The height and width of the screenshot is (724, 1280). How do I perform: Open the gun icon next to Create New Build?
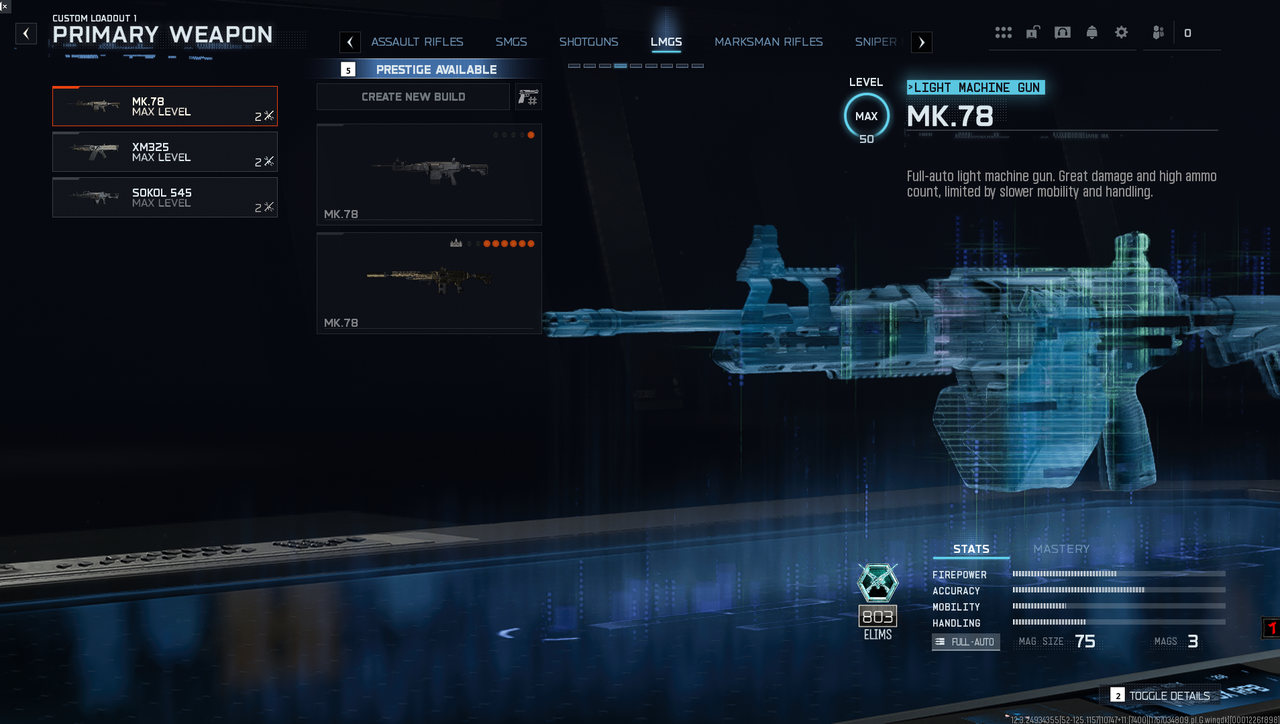tap(528, 97)
